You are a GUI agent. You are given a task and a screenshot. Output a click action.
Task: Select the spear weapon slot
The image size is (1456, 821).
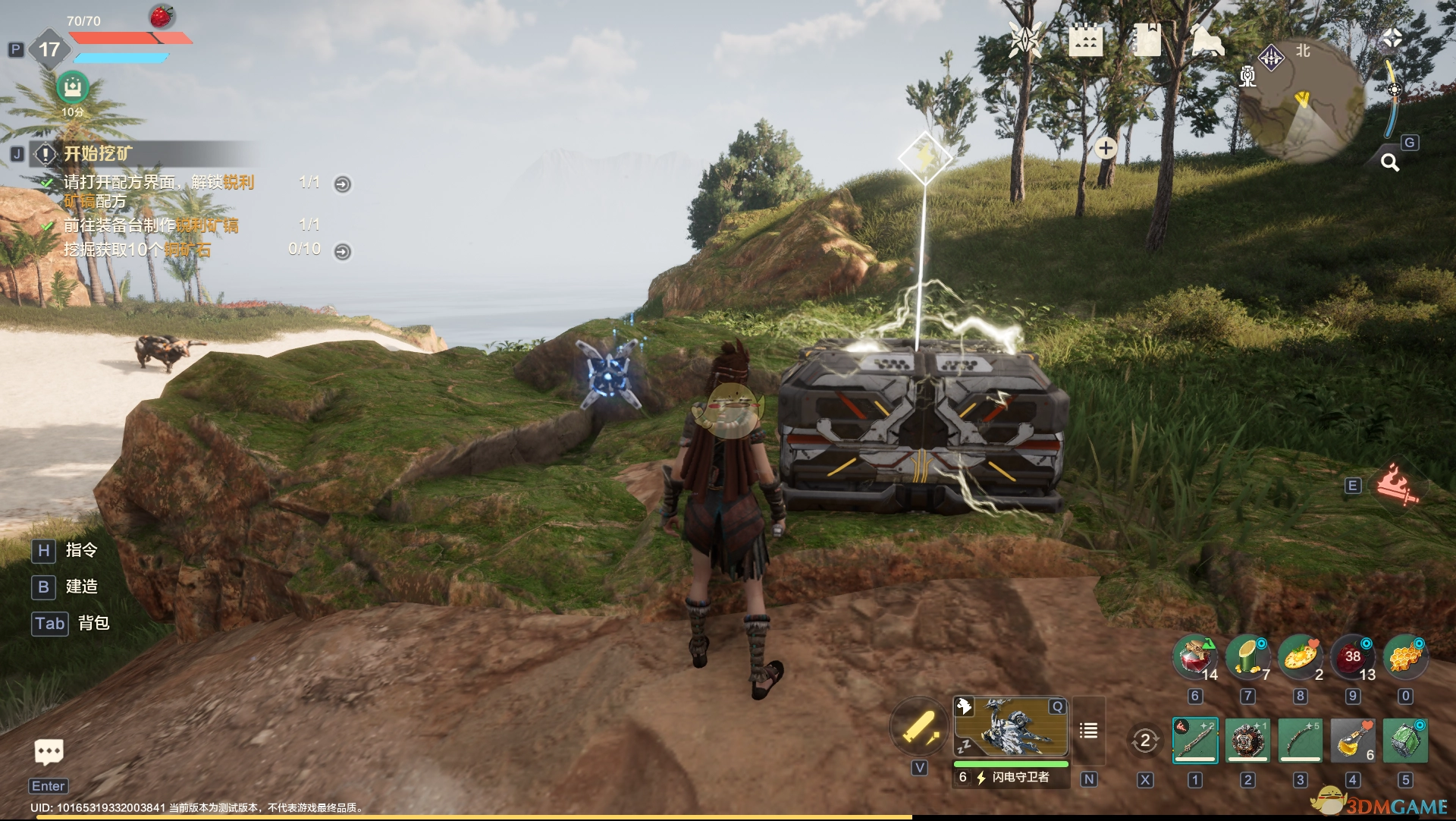pyautogui.click(x=1195, y=740)
